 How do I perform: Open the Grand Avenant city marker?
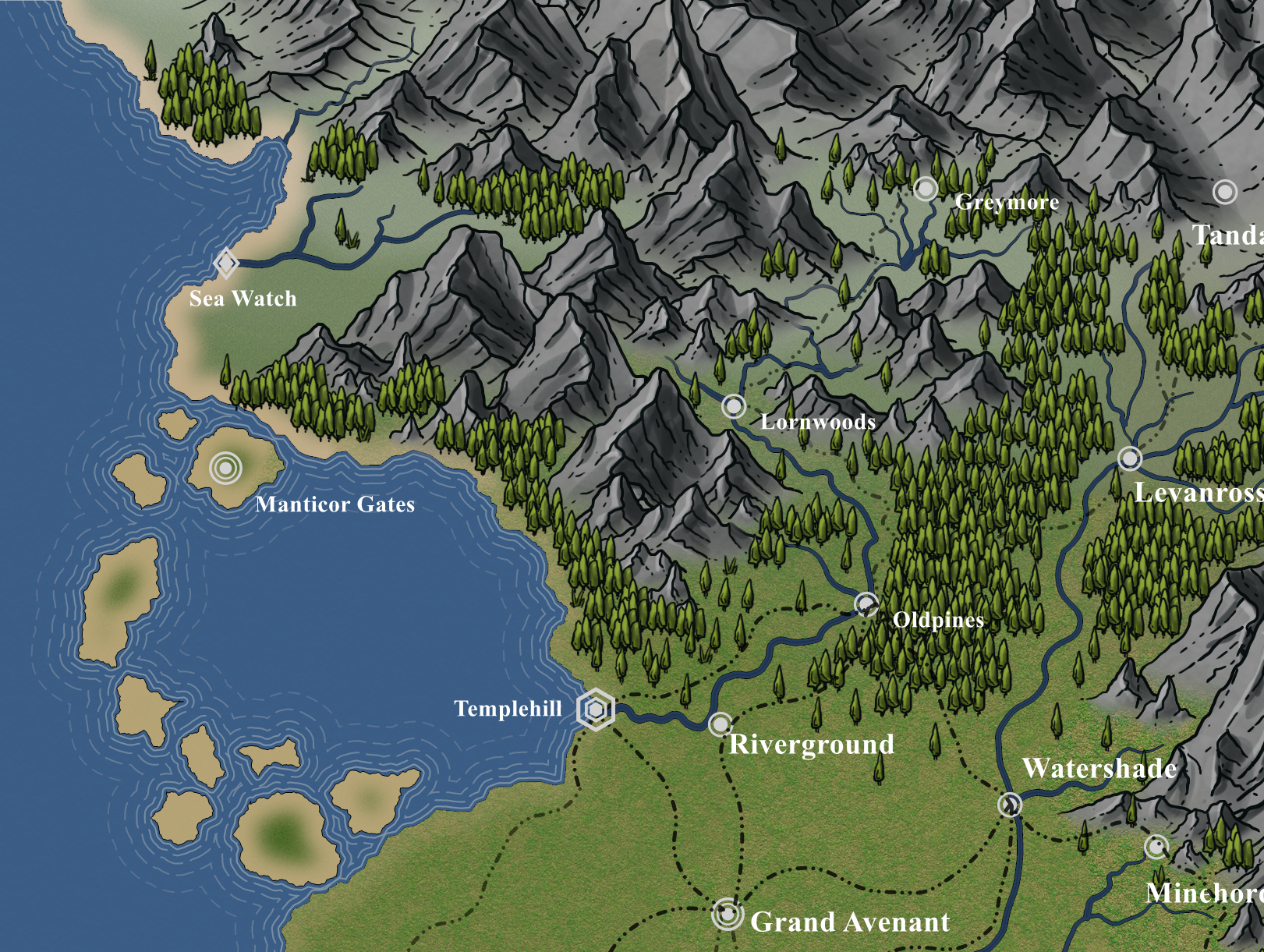tap(727, 913)
